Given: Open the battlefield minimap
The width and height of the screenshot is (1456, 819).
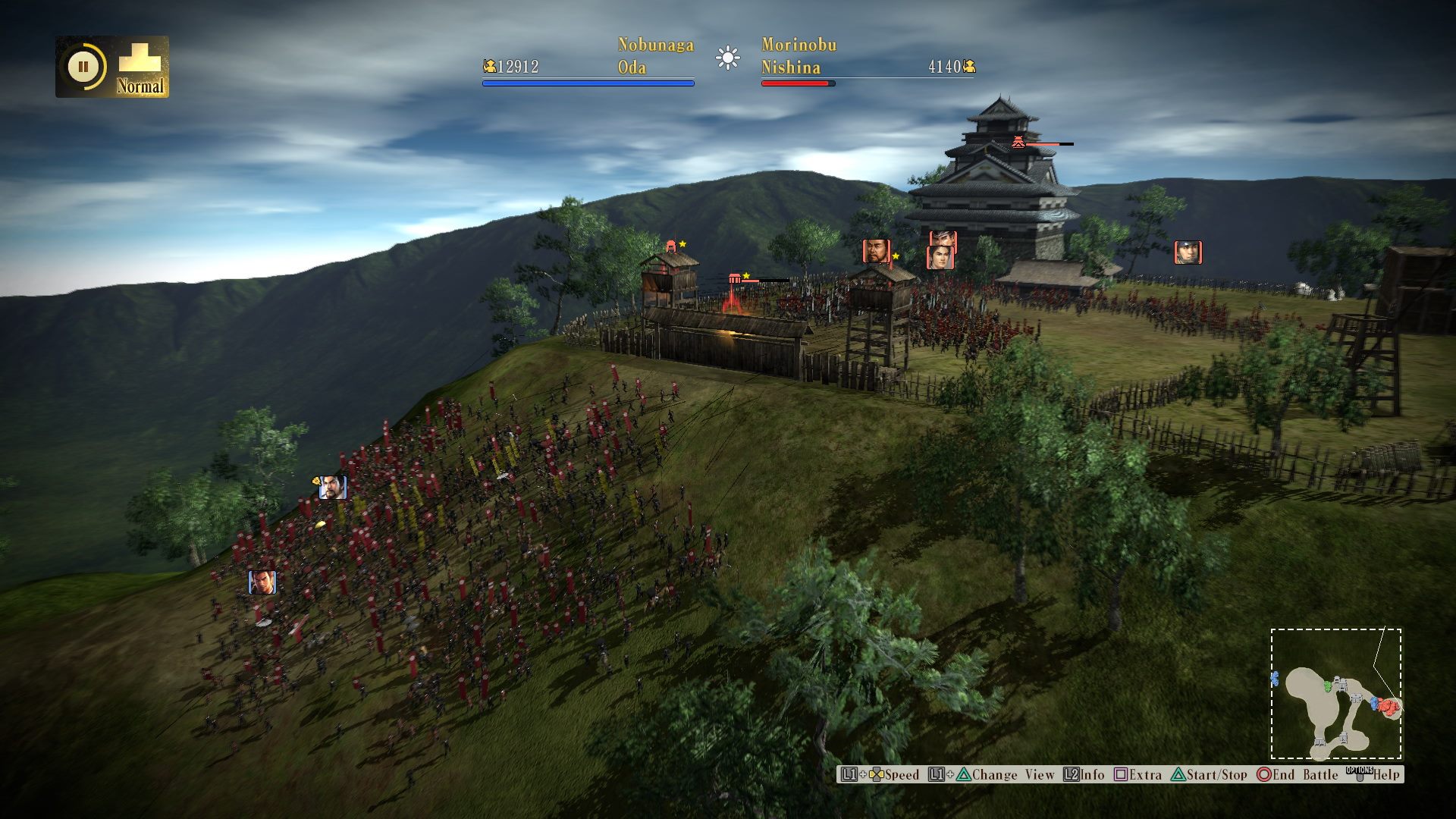Looking at the screenshot, I should [x=1336, y=694].
